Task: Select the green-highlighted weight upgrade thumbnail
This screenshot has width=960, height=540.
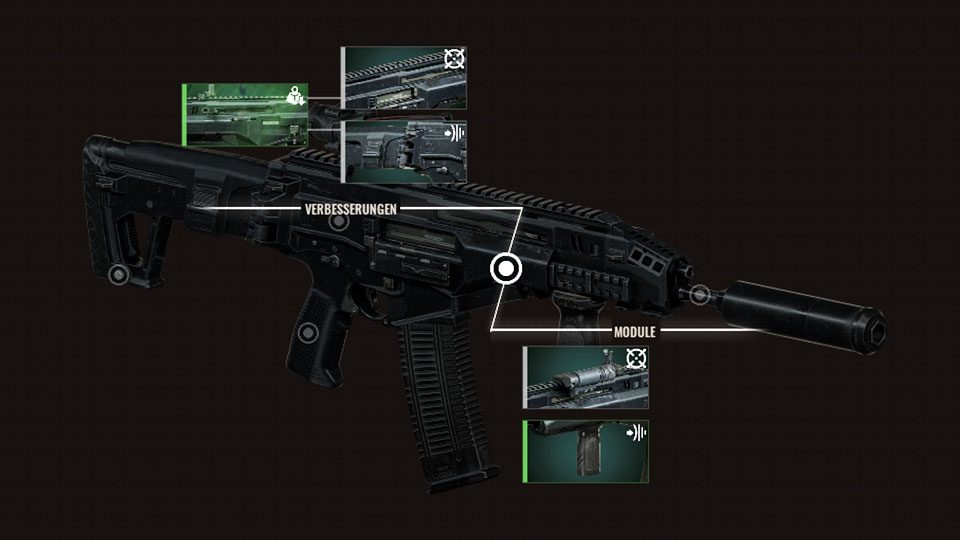Action: pos(245,115)
